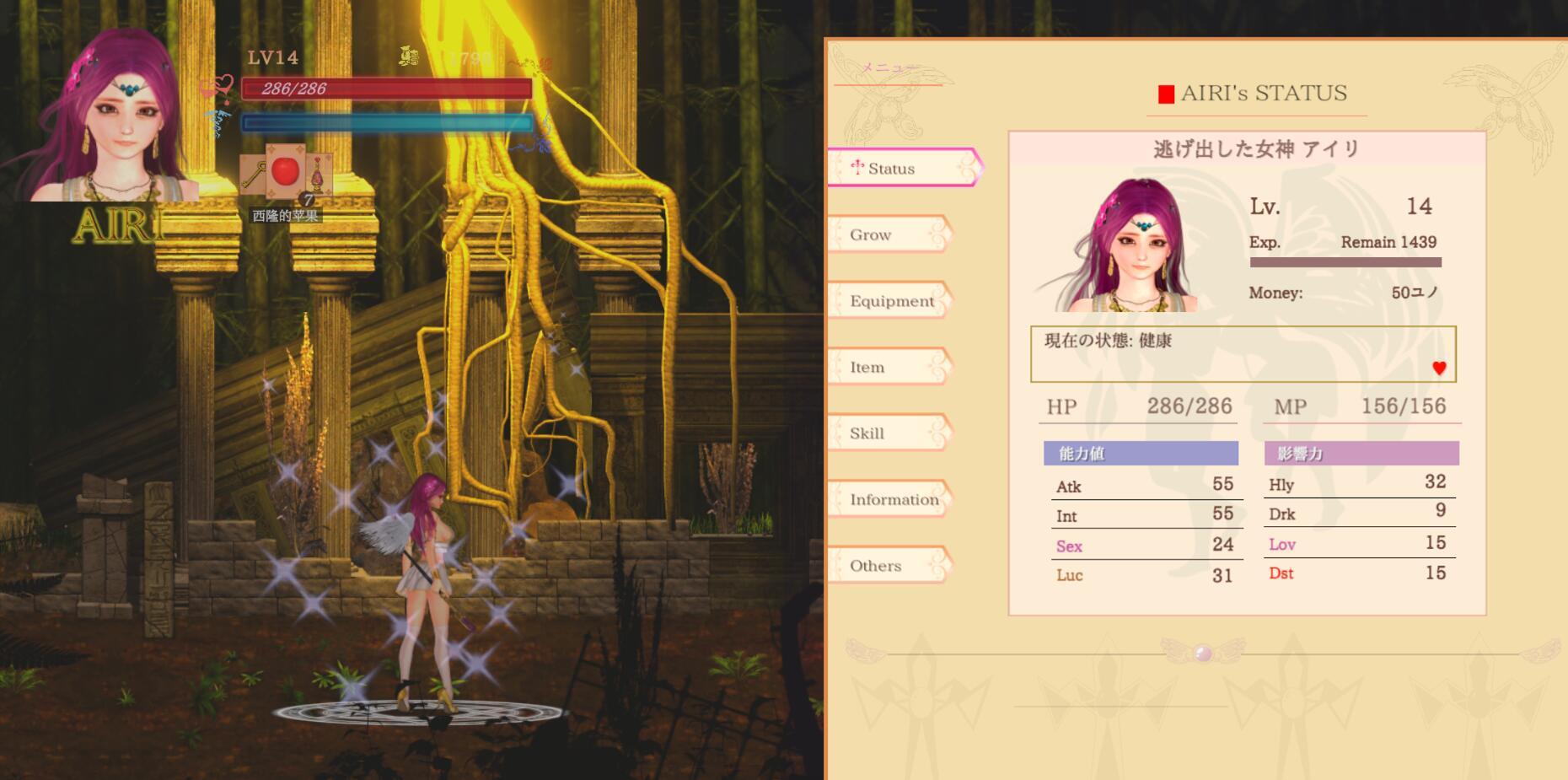Image resolution: width=1568 pixels, height=780 pixels.
Task: Select the key item card in the hotbar
Action: (x=252, y=172)
